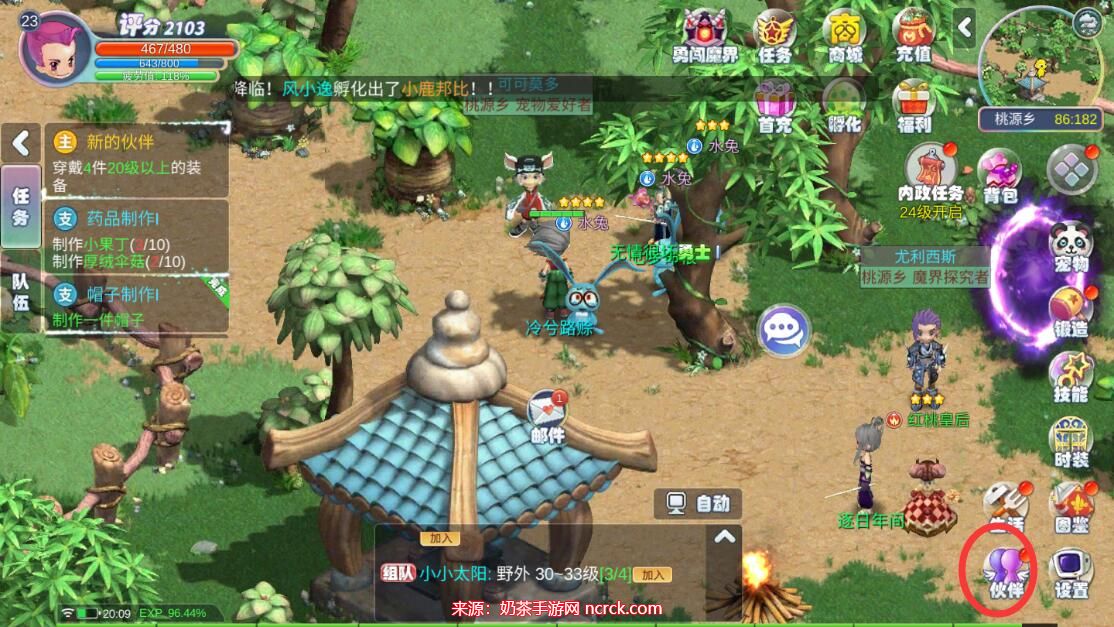Open the blue chat bubble button
The width and height of the screenshot is (1114, 627).
(x=784, y=331)
